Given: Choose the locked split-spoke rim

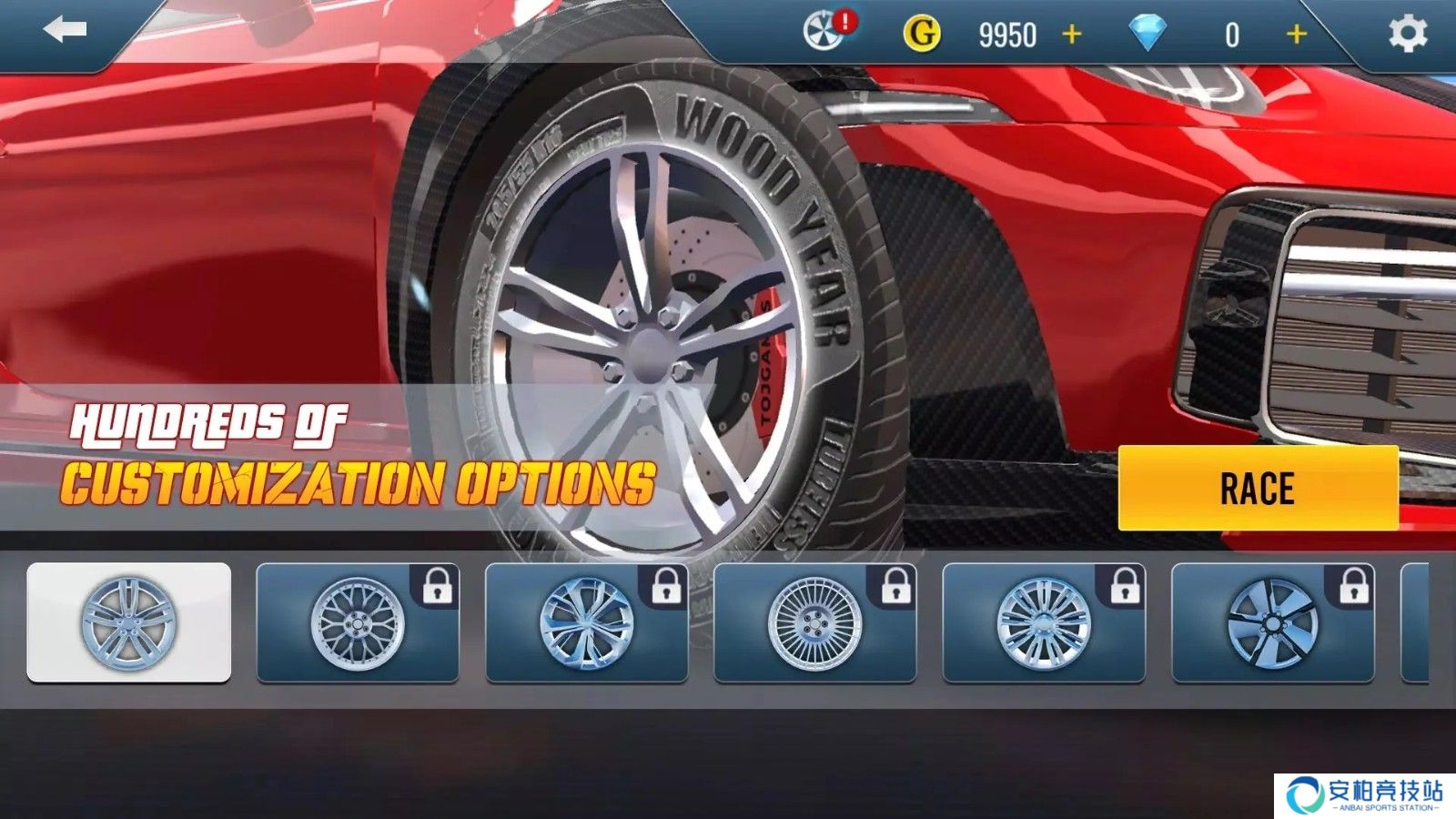Looking at the screenshot, I should coord(1044,622).
